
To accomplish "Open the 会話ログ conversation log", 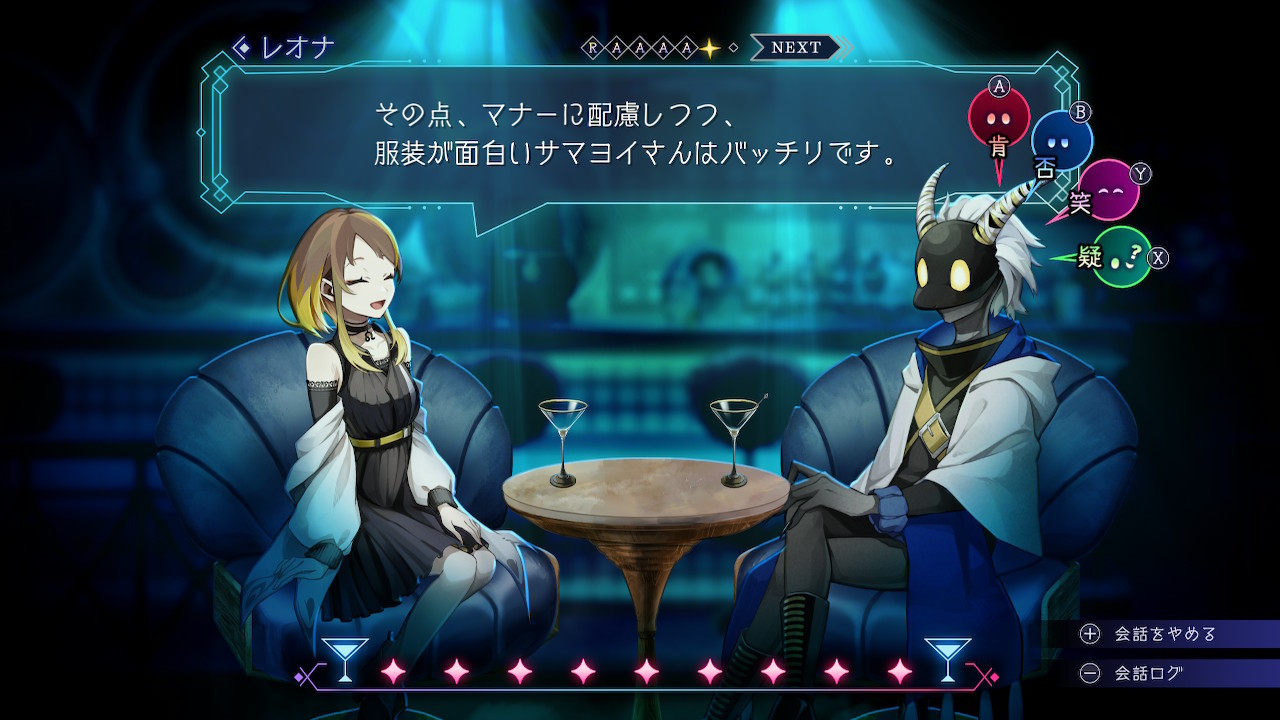I will 1148,674.
